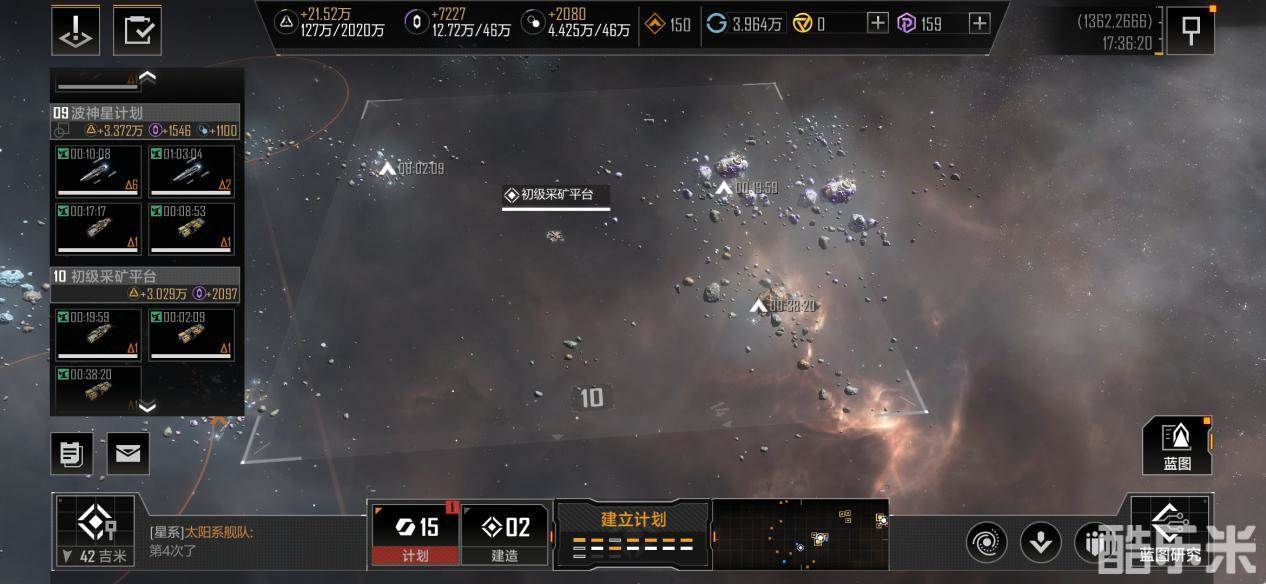Open the alert navigation icon at top left
The image size is (1266, 584).
(x=75, y=30)
